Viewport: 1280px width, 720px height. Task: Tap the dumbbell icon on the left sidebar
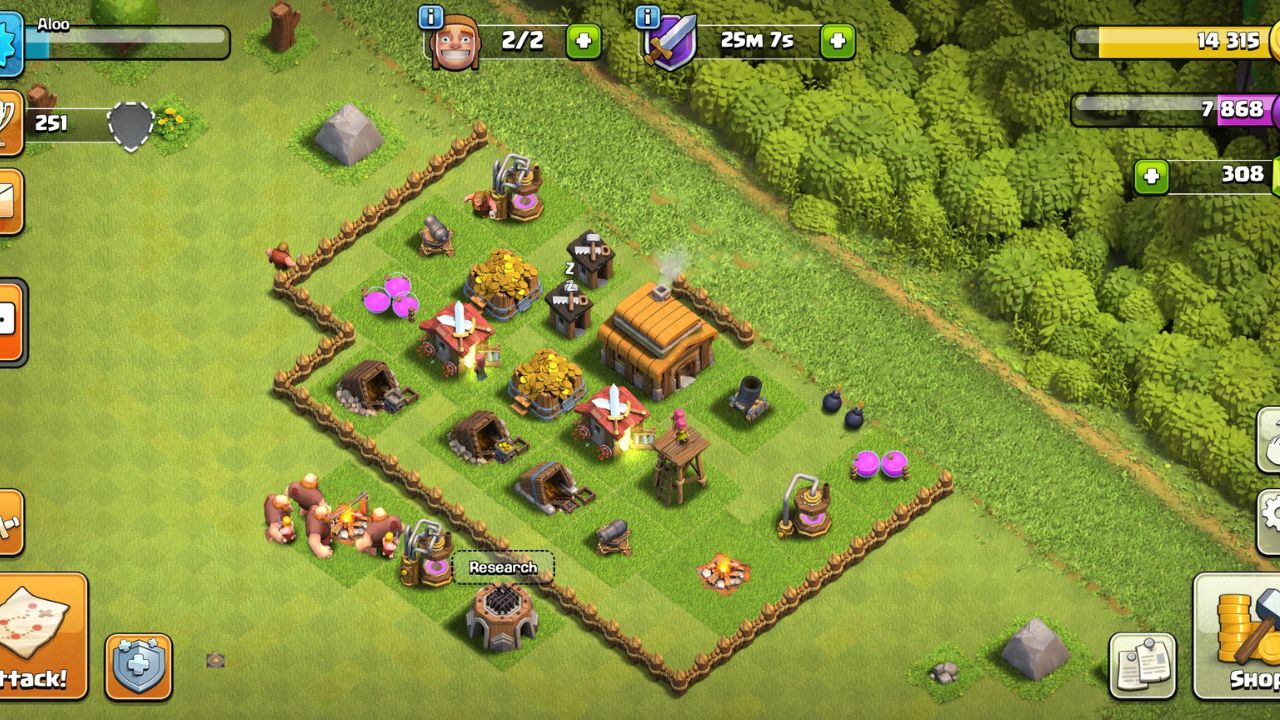coord(10,520)
